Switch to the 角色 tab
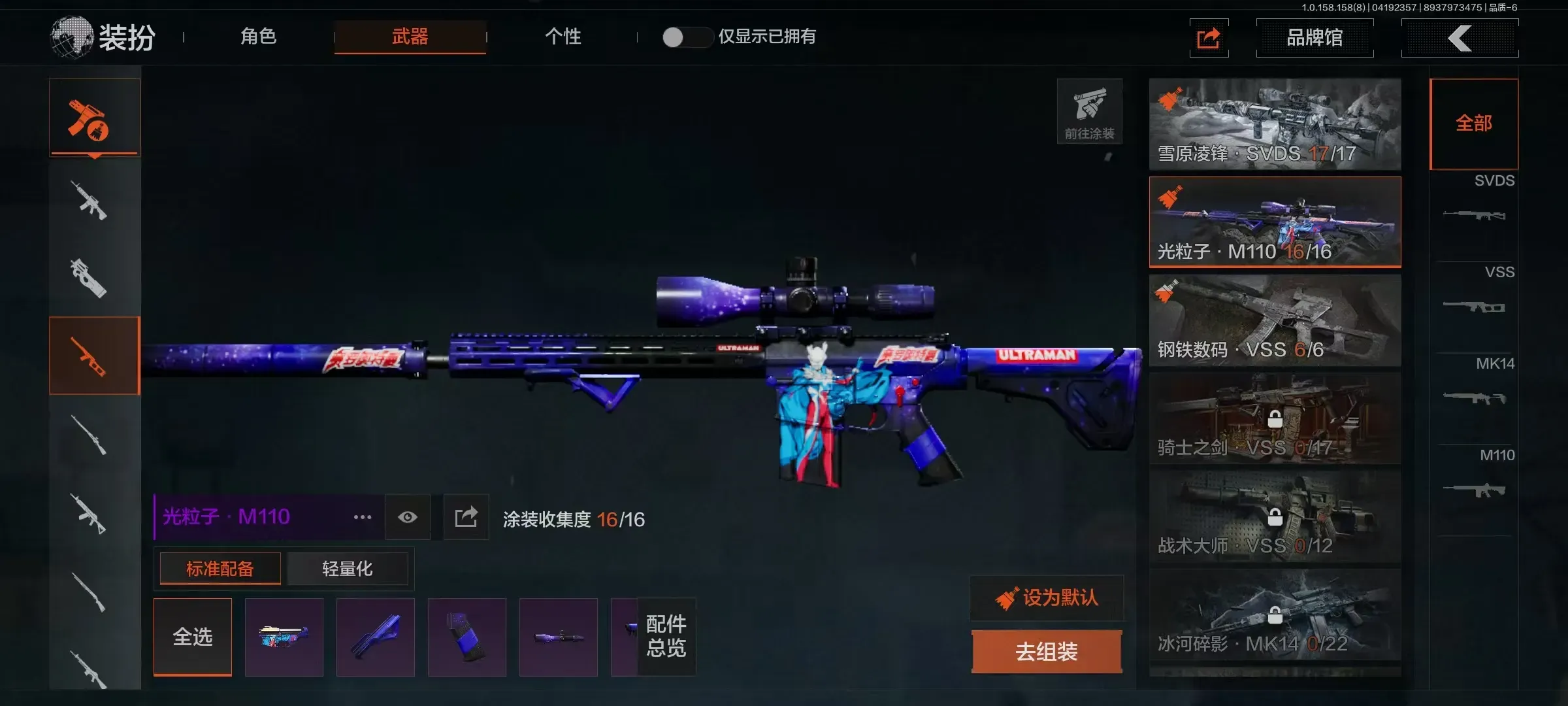Viewport: 1568px width, 706px height. click(259, 37)
